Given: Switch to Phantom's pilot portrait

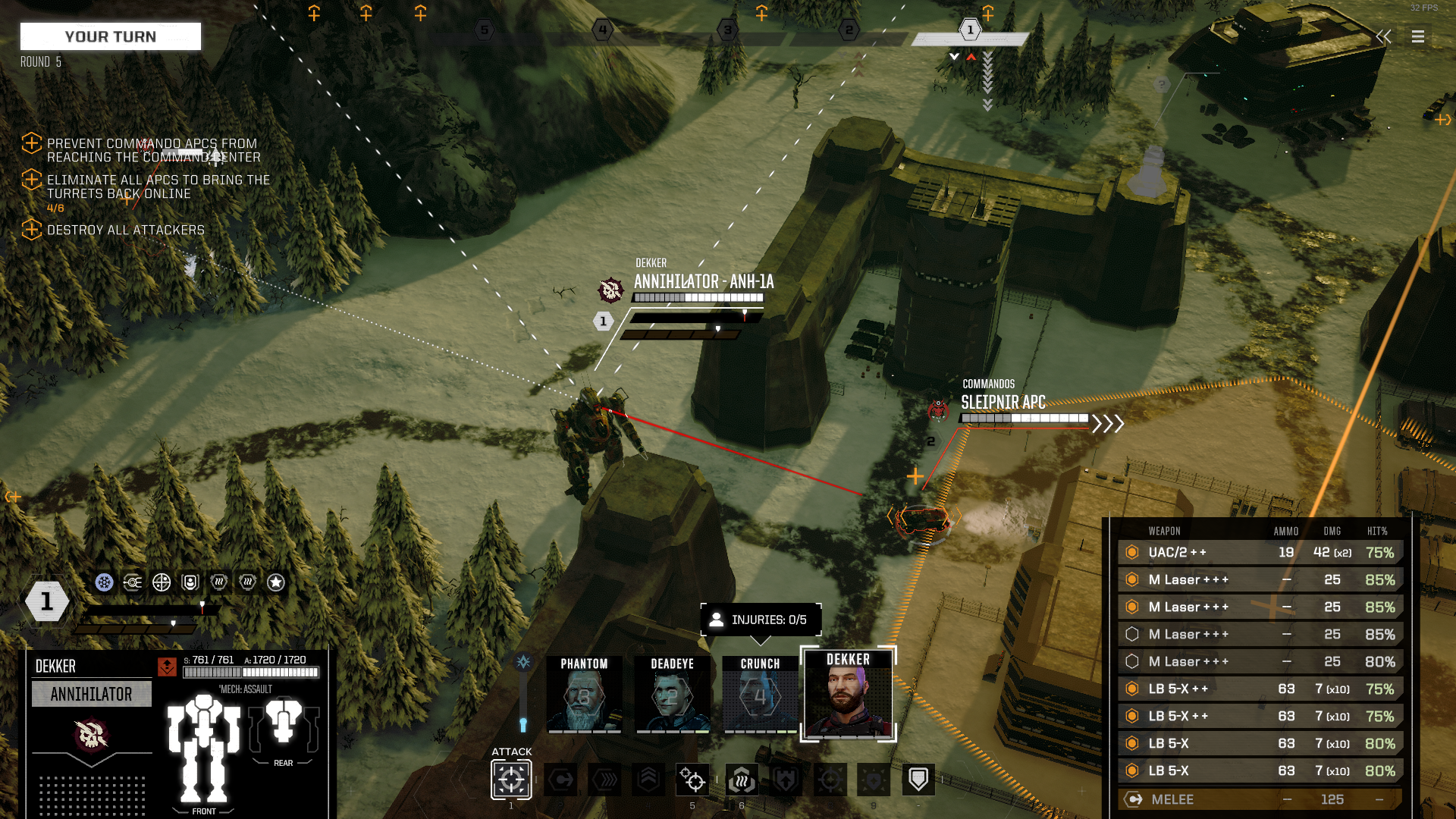Looking at the screenshot, I should click(x=585, y=694).
